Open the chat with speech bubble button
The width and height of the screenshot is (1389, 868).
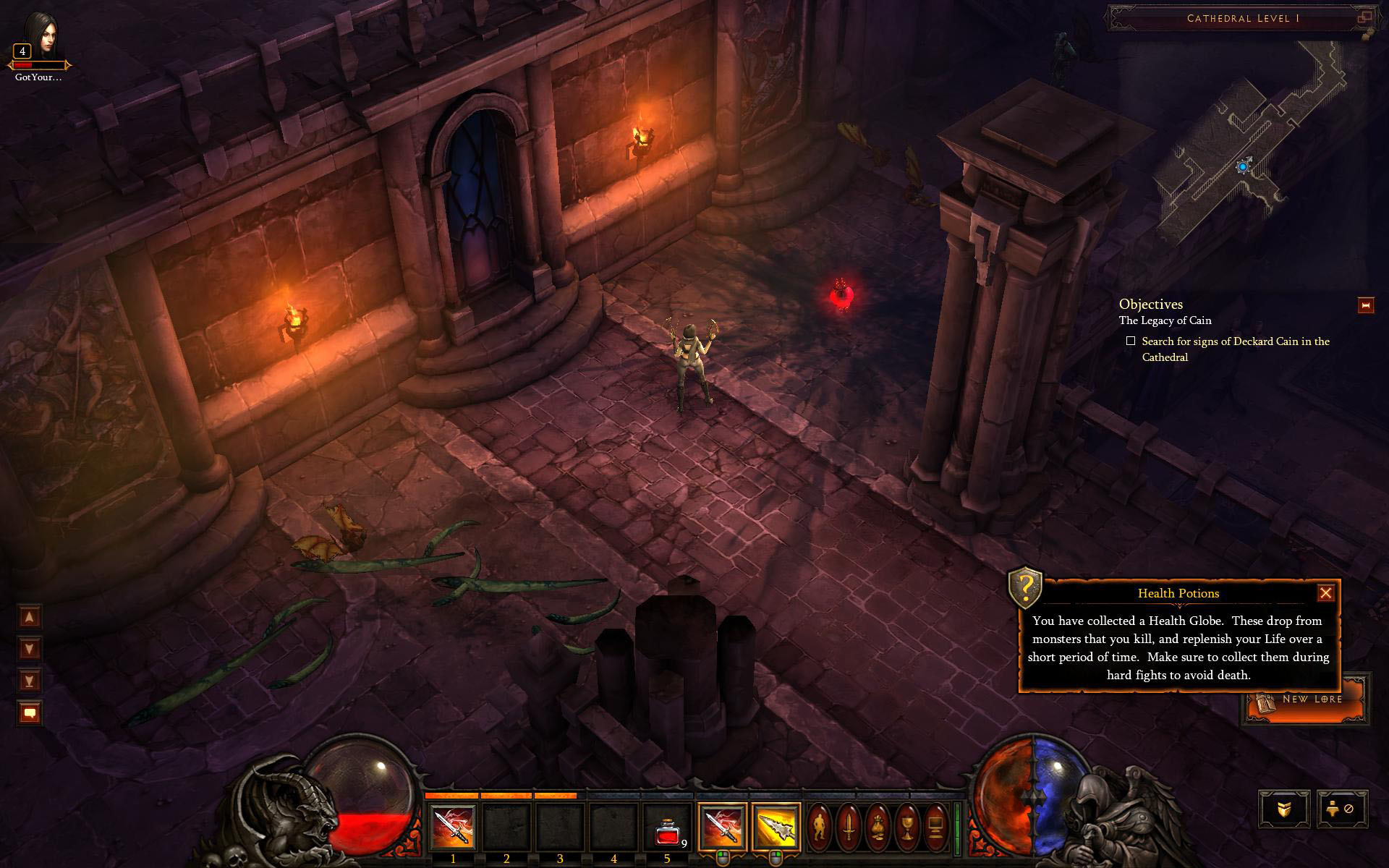point(30,713)
